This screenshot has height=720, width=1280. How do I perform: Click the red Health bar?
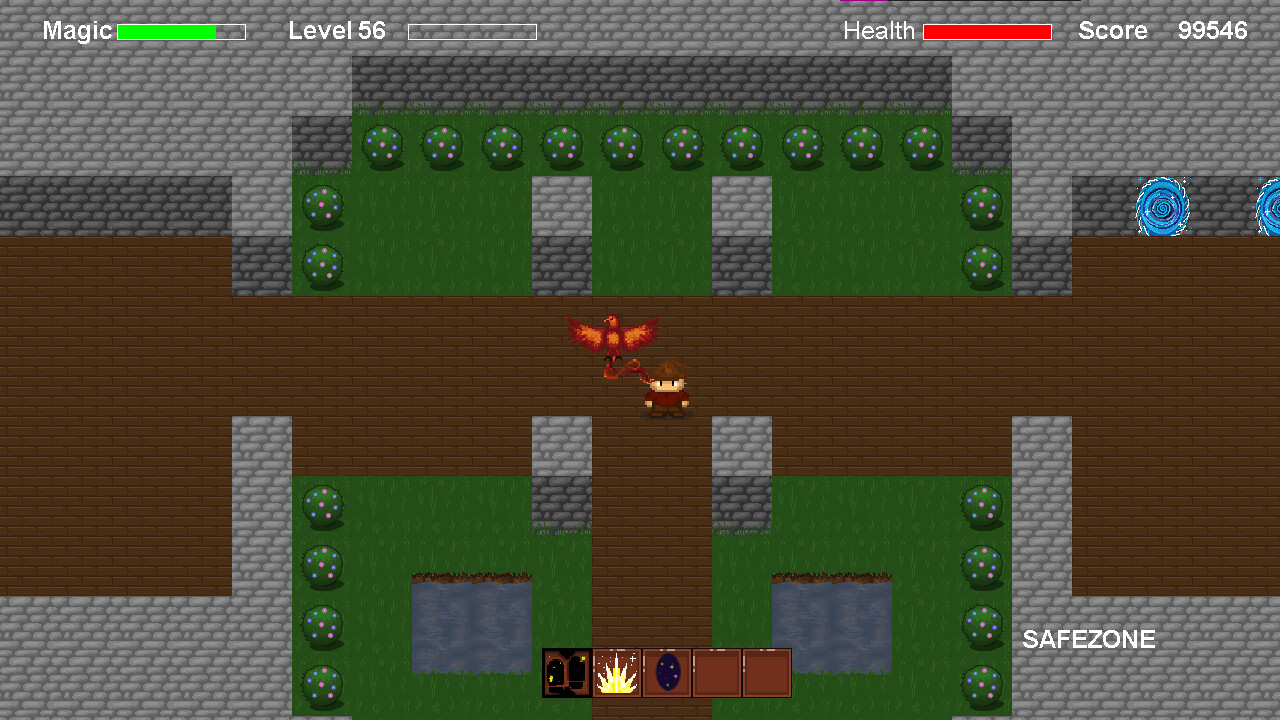[x=988, y=31]
